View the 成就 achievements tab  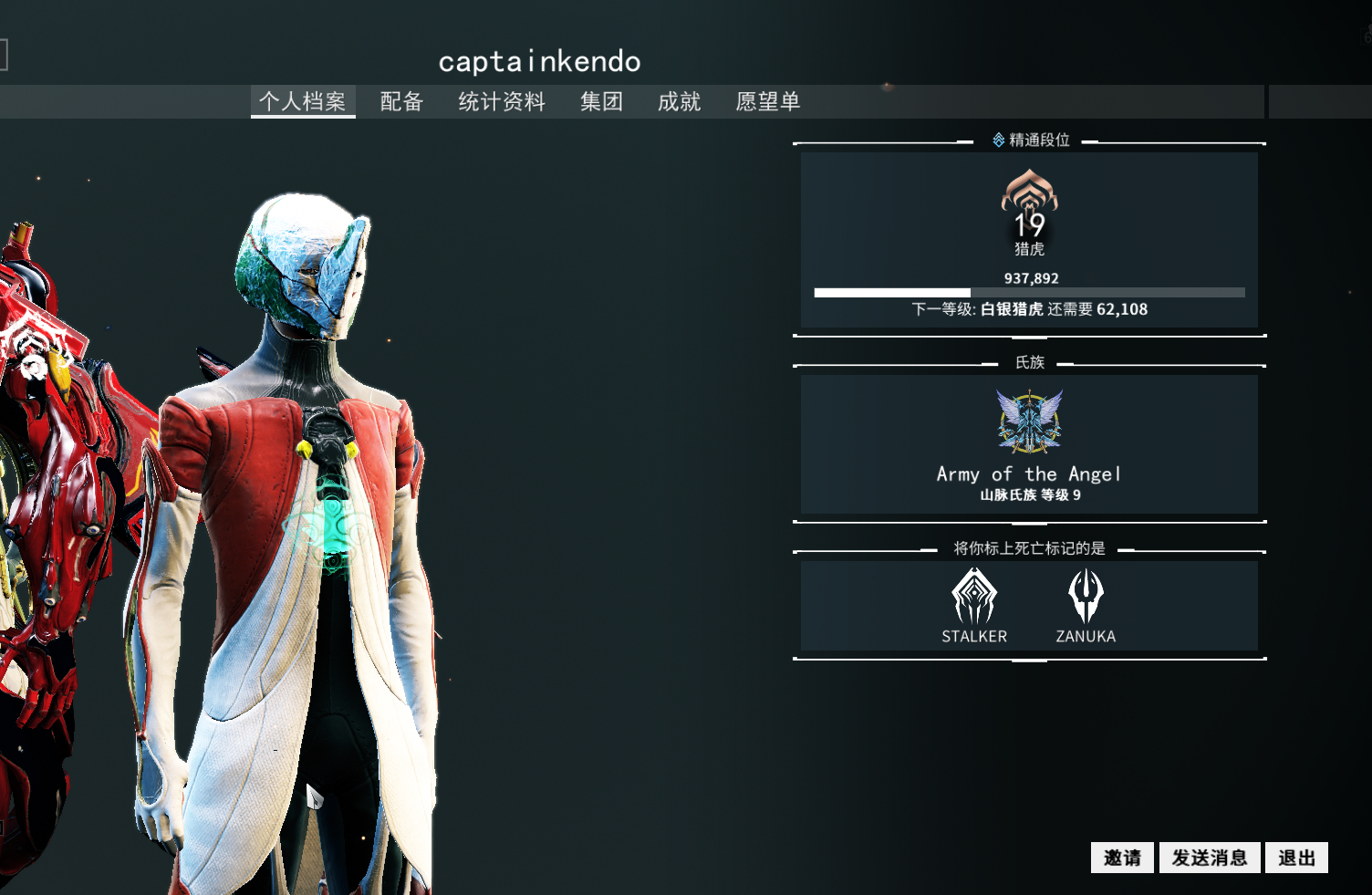tap(680, 101)
